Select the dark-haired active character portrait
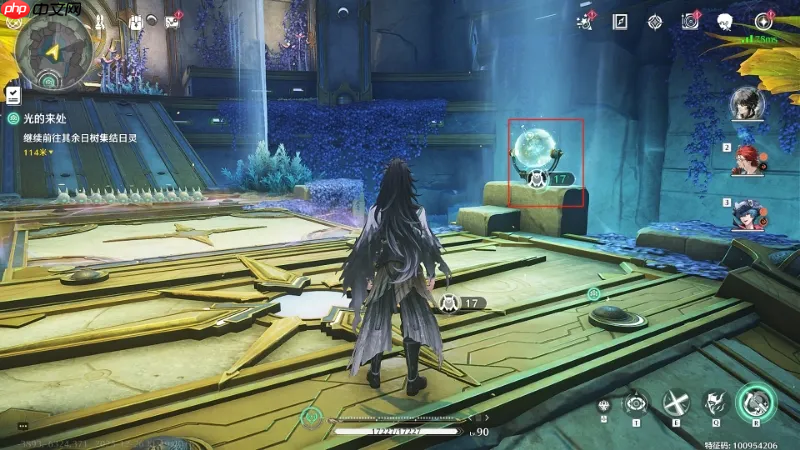Screen dimensions: 800x450 coord(746,104)
